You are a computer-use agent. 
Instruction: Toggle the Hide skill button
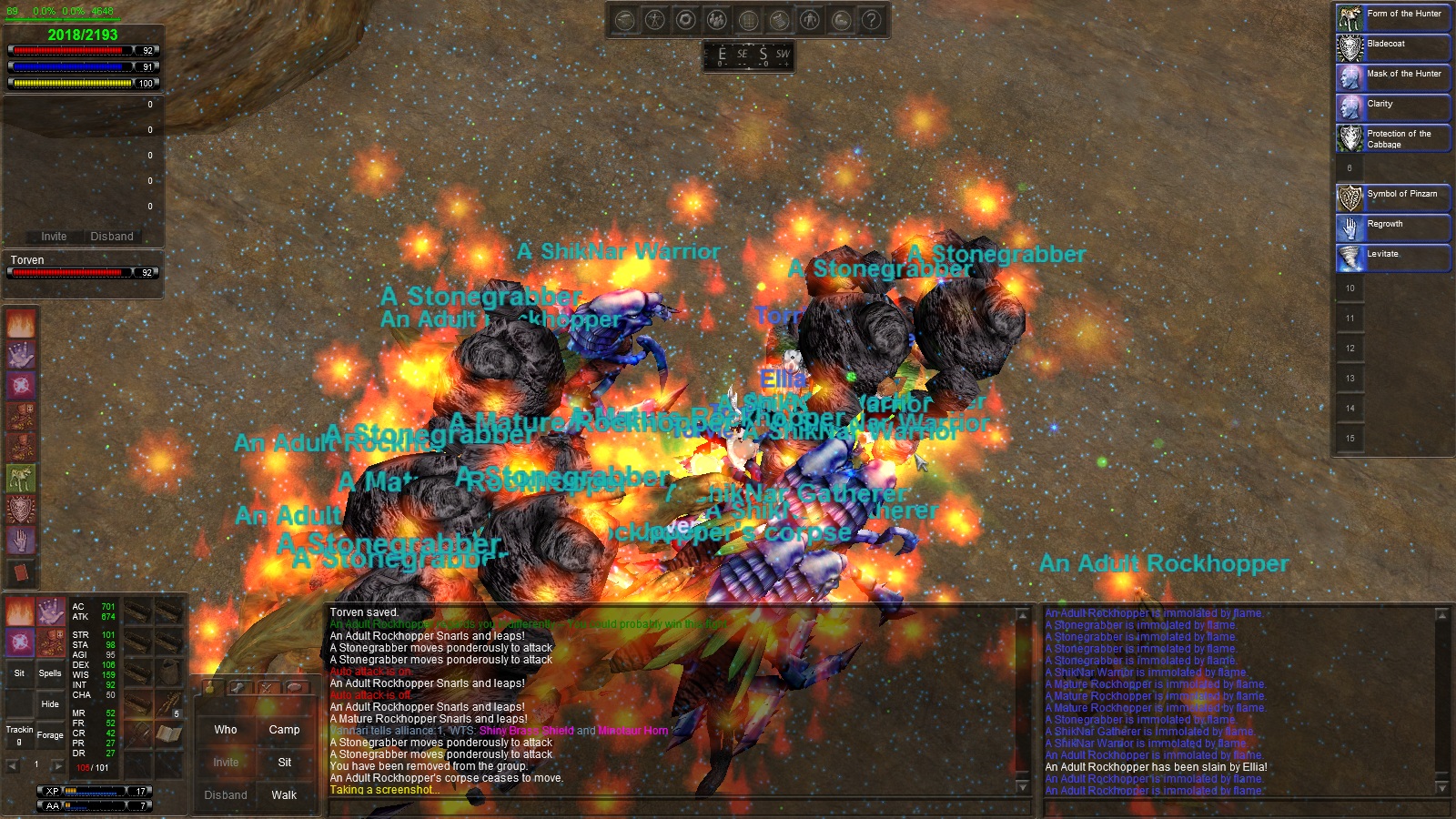click(x=50, y=703)
